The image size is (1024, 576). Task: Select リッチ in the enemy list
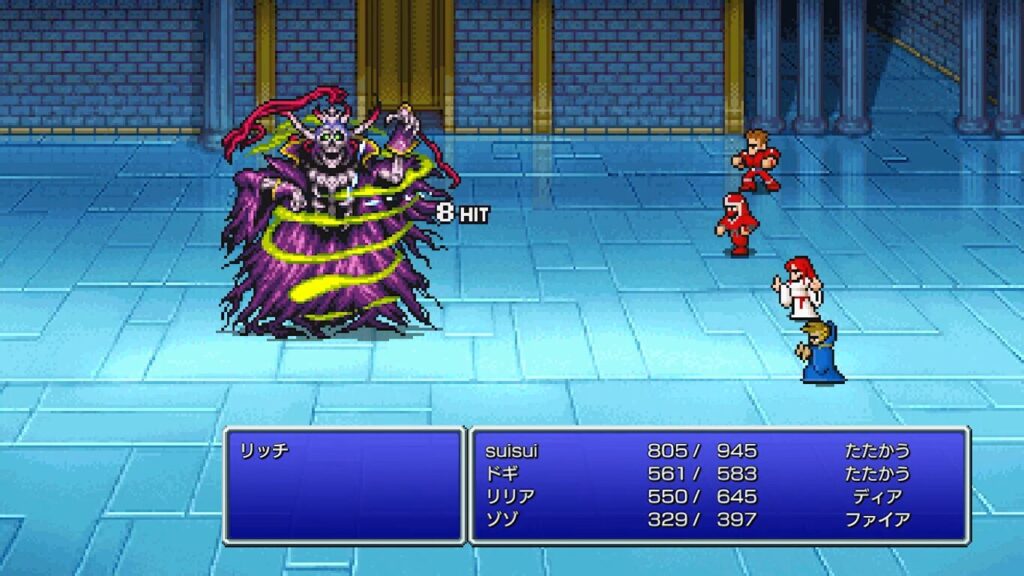point(264,451)
